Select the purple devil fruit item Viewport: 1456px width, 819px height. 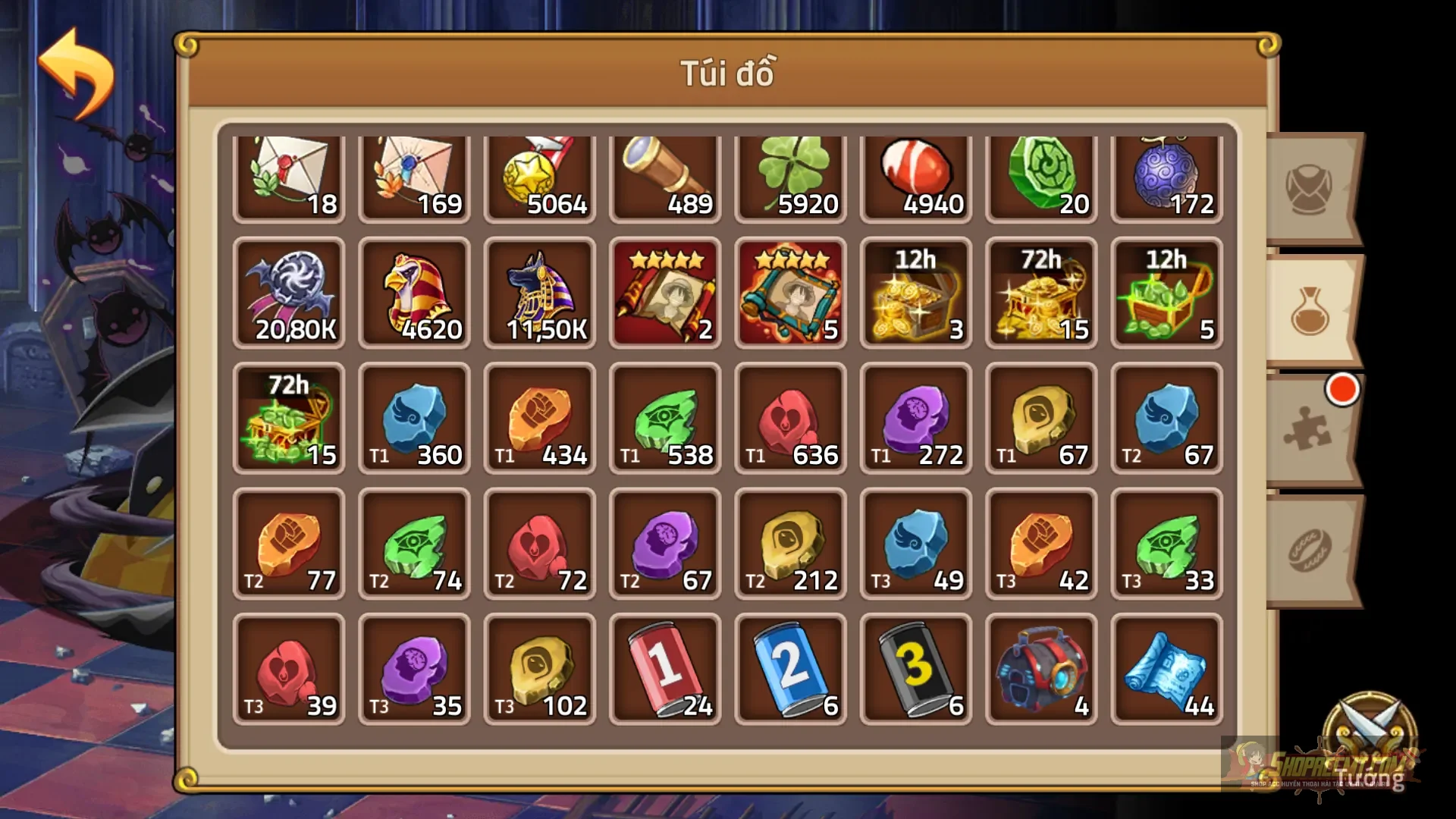coord(1166,174)
